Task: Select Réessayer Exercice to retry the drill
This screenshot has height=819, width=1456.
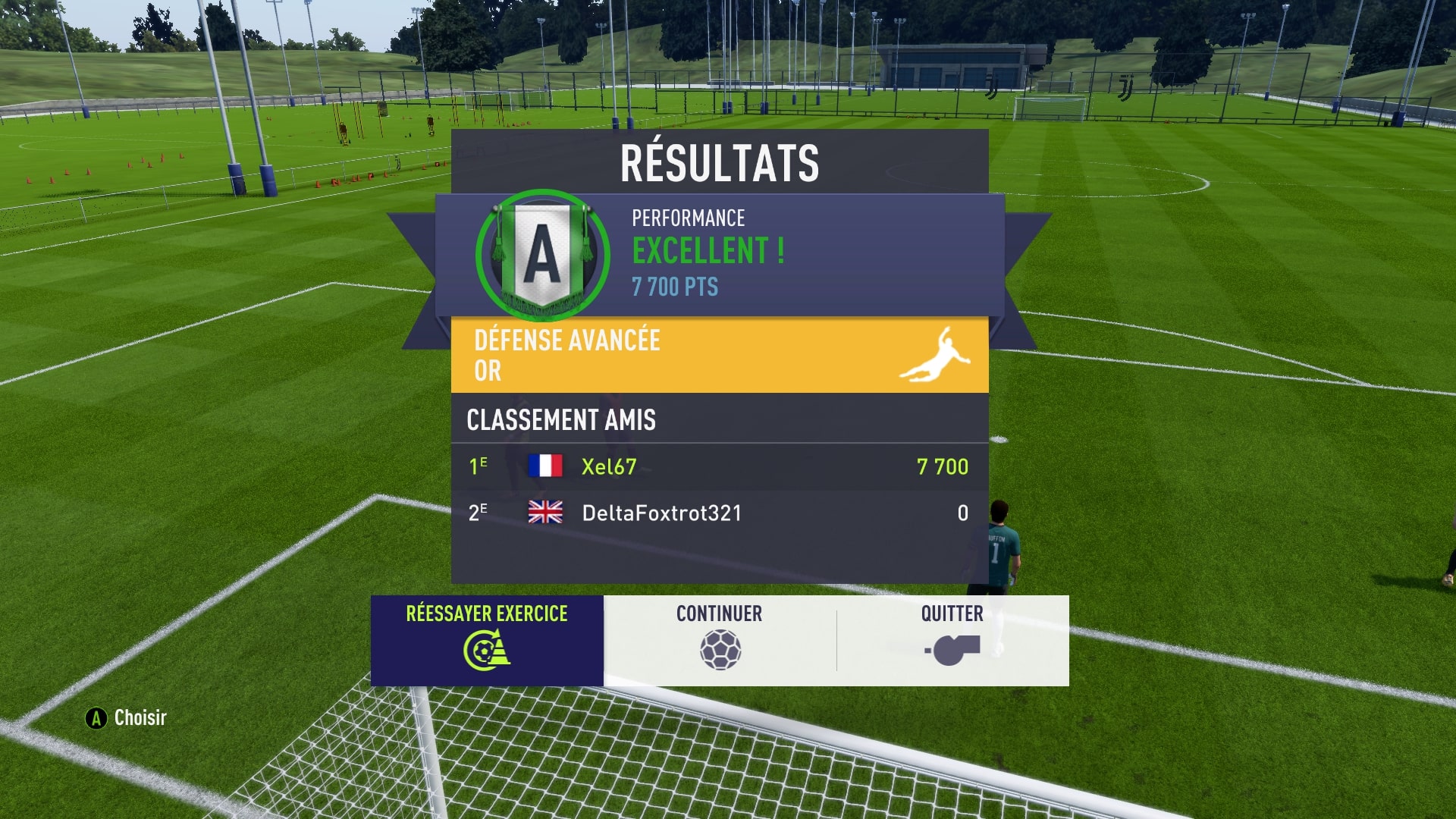Action: pos(487,640)
